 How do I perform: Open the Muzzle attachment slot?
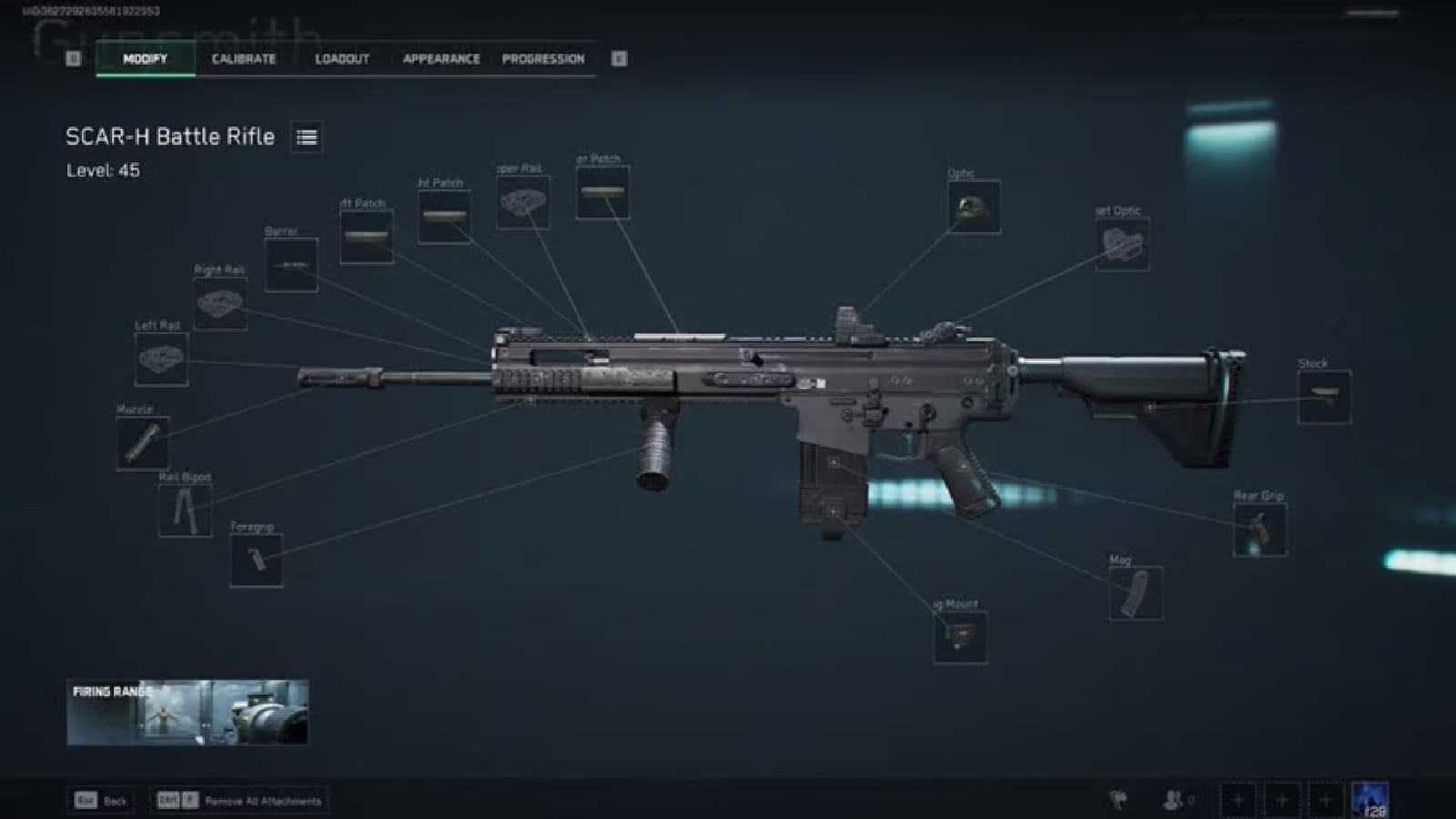pyautogui.click(x=142, y=443)
